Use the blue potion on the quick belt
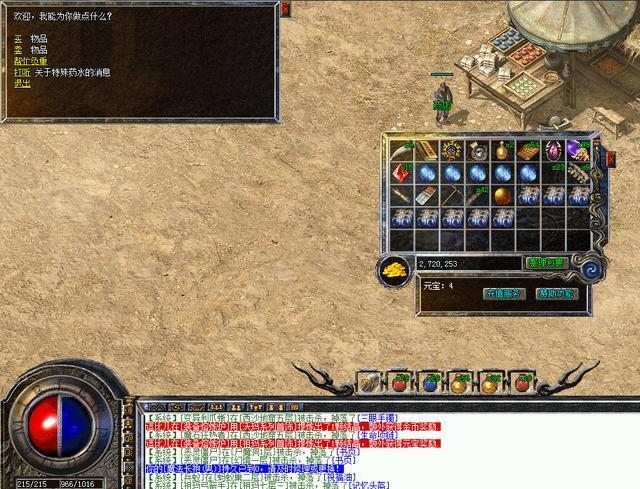The image size is (640, 489). [x=429, y=382]
